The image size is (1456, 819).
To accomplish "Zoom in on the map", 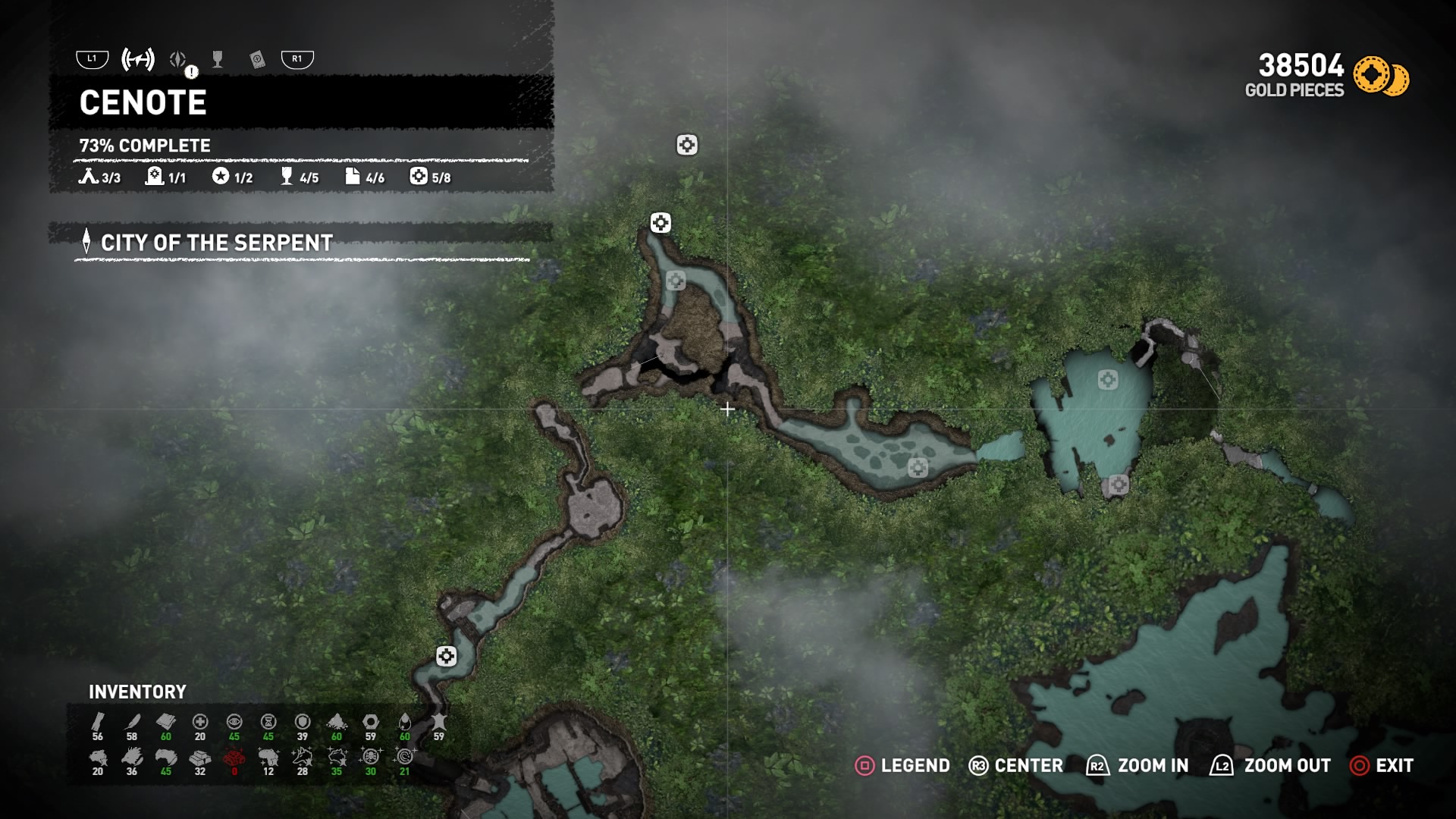I will tap(1137, 766).
